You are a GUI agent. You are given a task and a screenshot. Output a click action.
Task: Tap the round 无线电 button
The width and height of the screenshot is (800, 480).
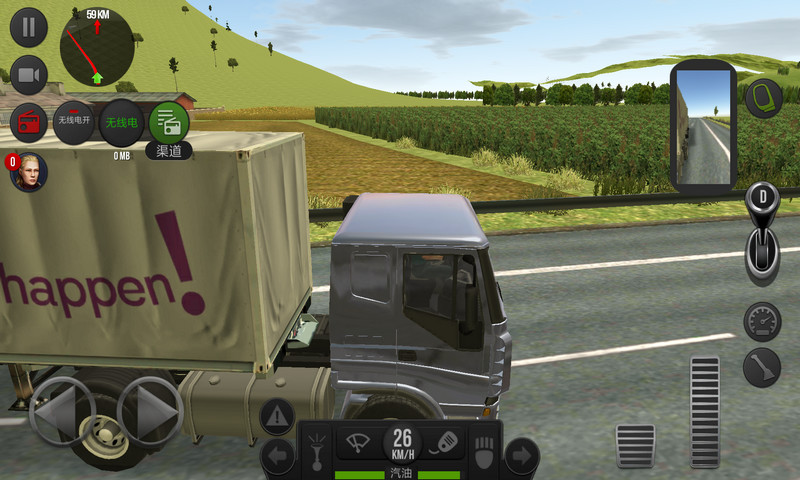tap(121, 122)
